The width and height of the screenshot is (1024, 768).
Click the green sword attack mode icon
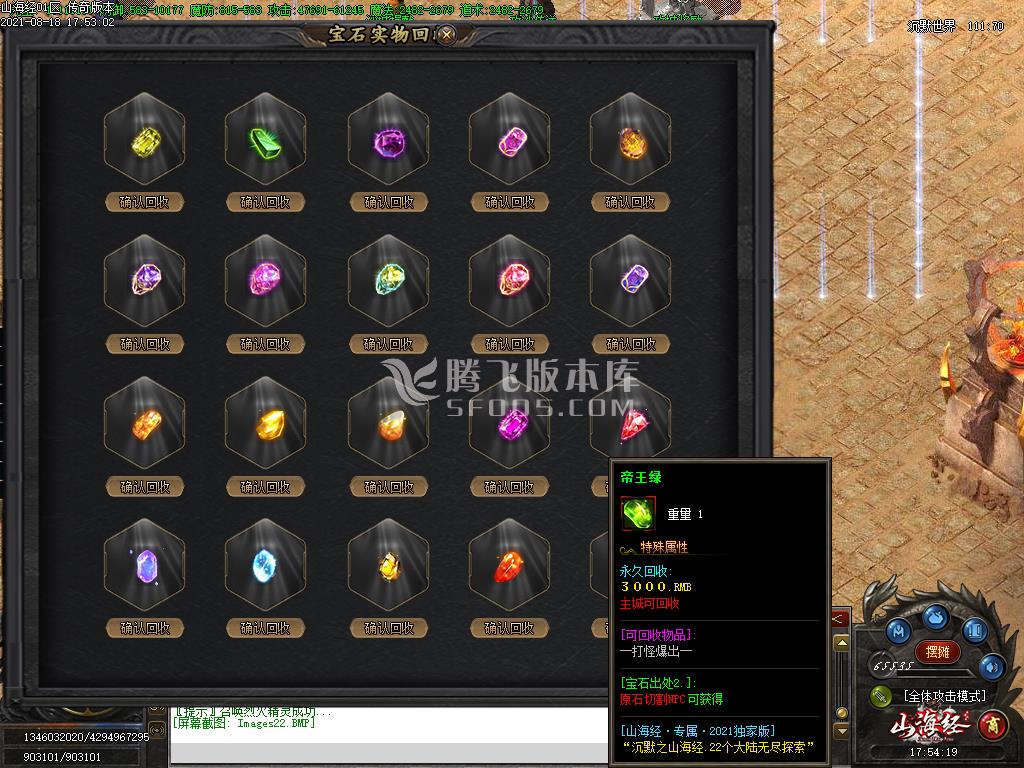[881, 696]
